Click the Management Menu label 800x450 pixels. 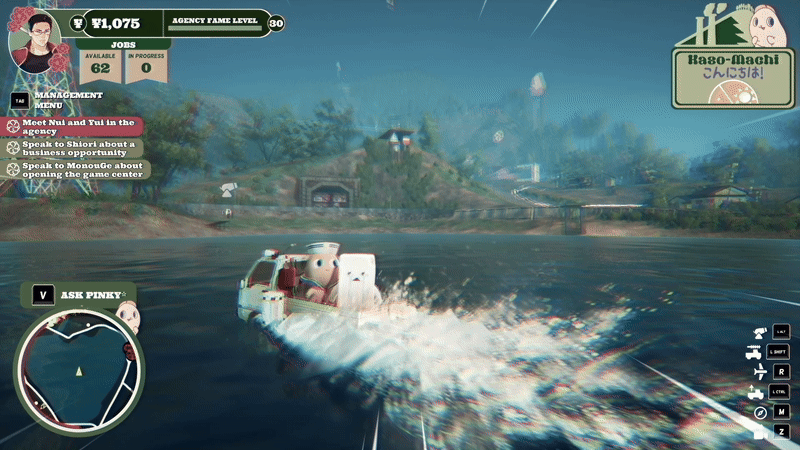(x=68, y=100)
